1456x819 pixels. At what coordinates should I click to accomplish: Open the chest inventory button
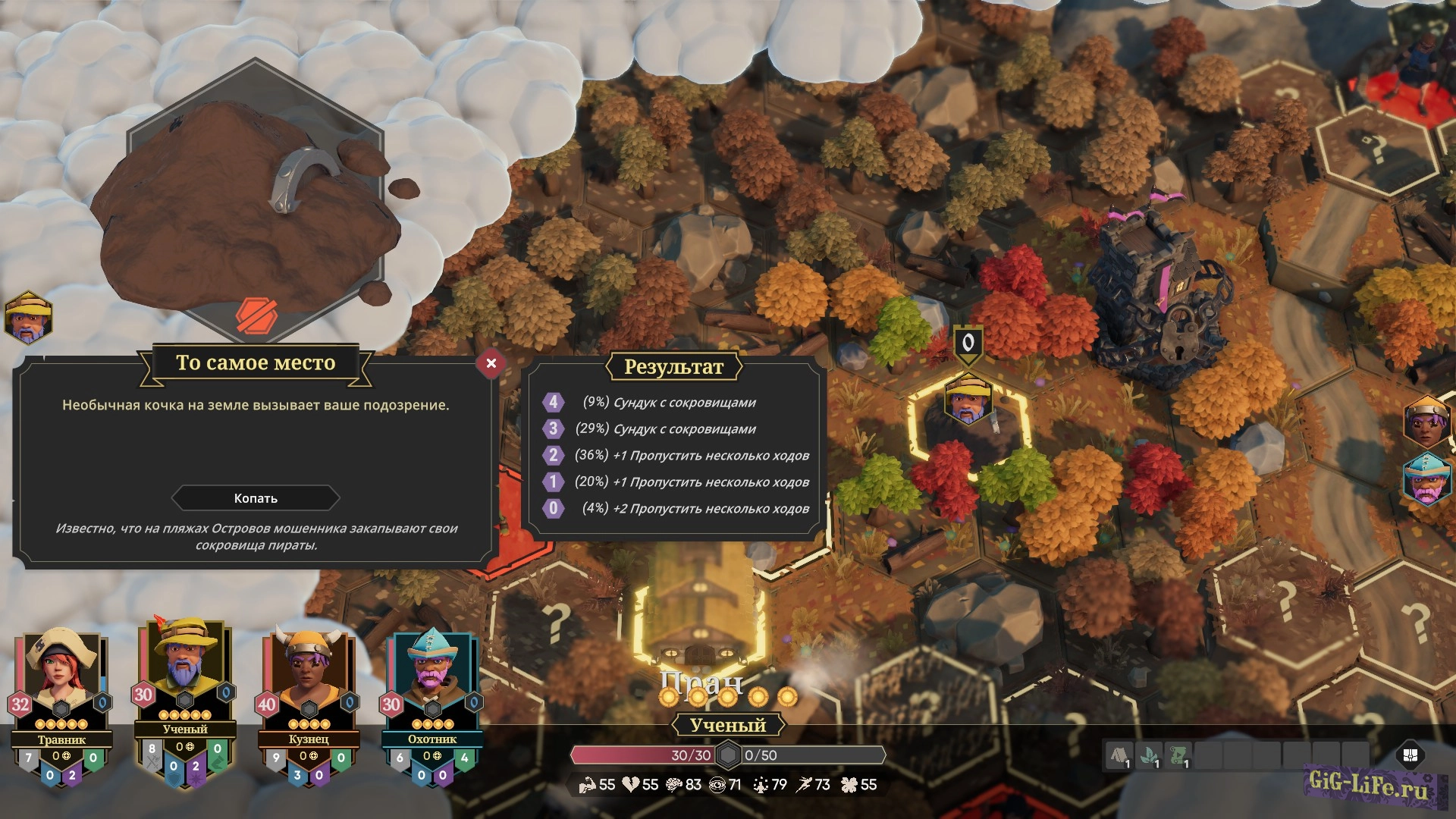tap(1410, 755)
